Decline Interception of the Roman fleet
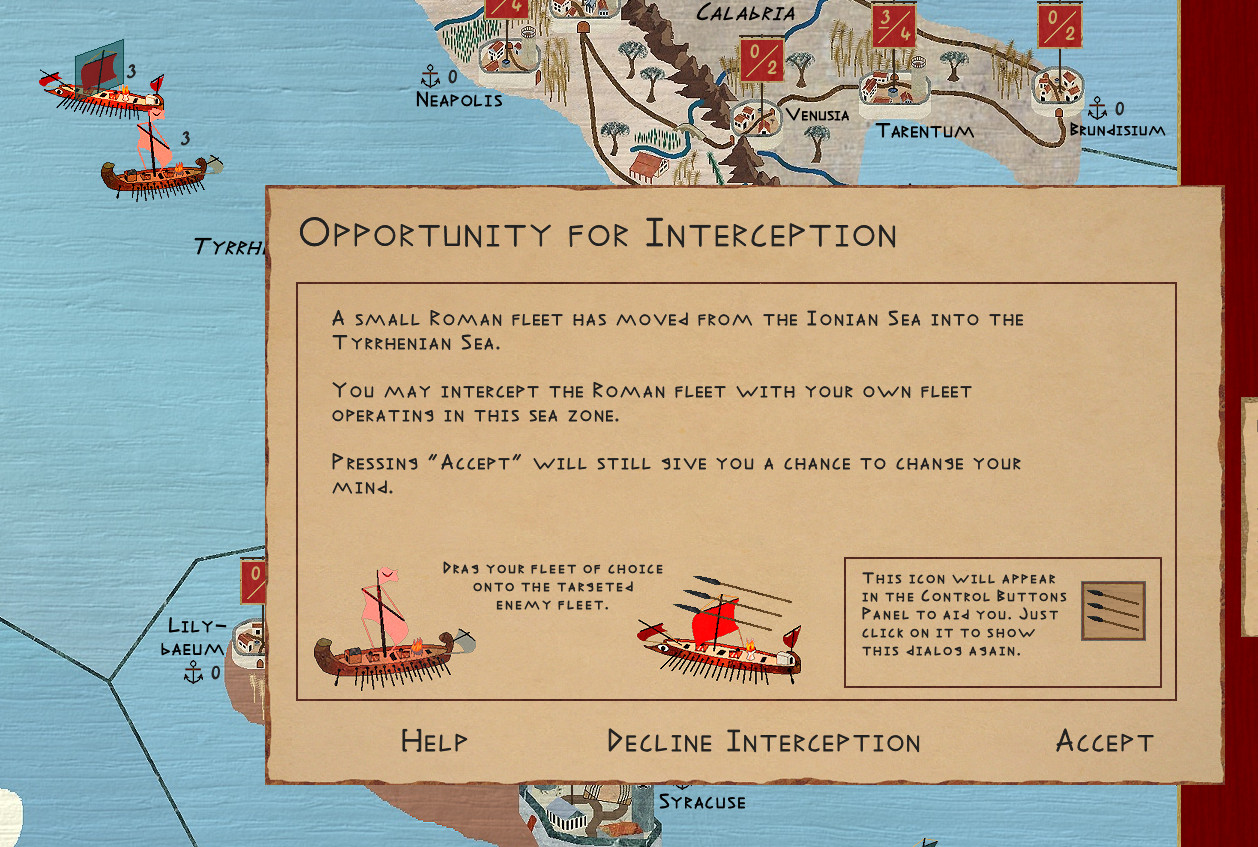The width and height of the screenshot is (1258, 847). [x=764, y=742]
